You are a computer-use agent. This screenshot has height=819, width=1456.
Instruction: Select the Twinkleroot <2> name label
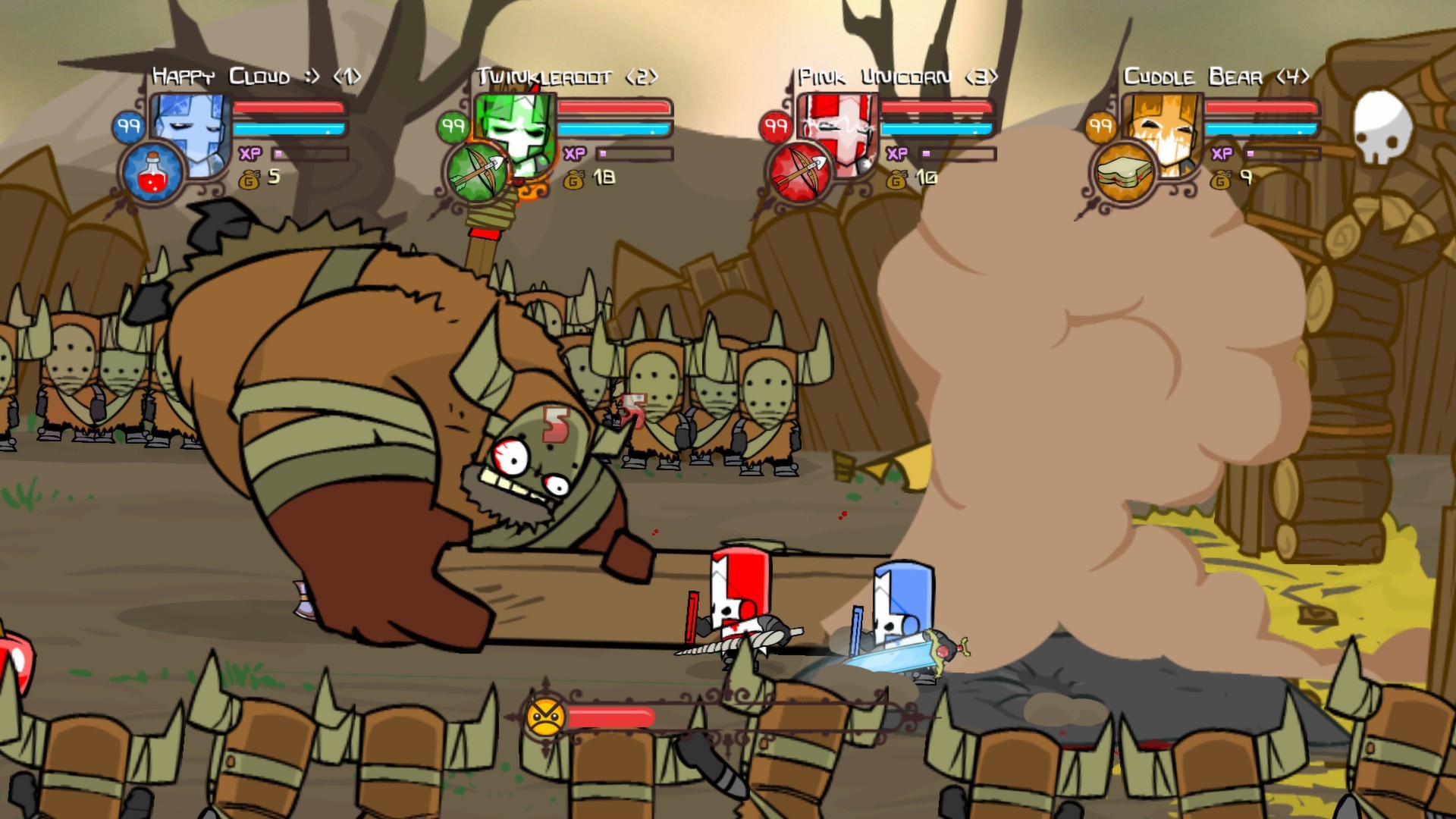[x=567, y=76]
